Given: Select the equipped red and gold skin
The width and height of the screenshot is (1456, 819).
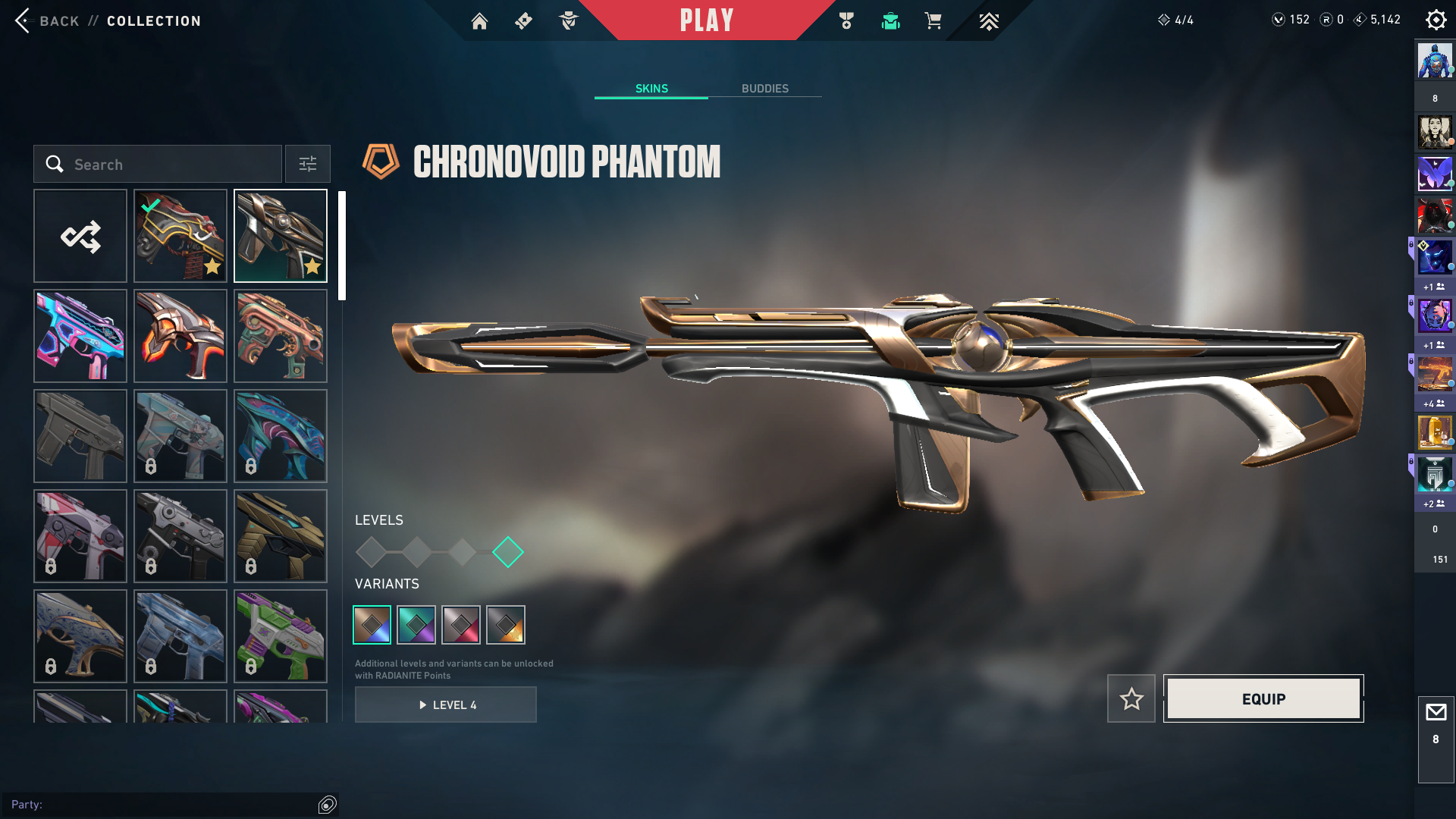Looking at the screenshot, I should [180, 236].
